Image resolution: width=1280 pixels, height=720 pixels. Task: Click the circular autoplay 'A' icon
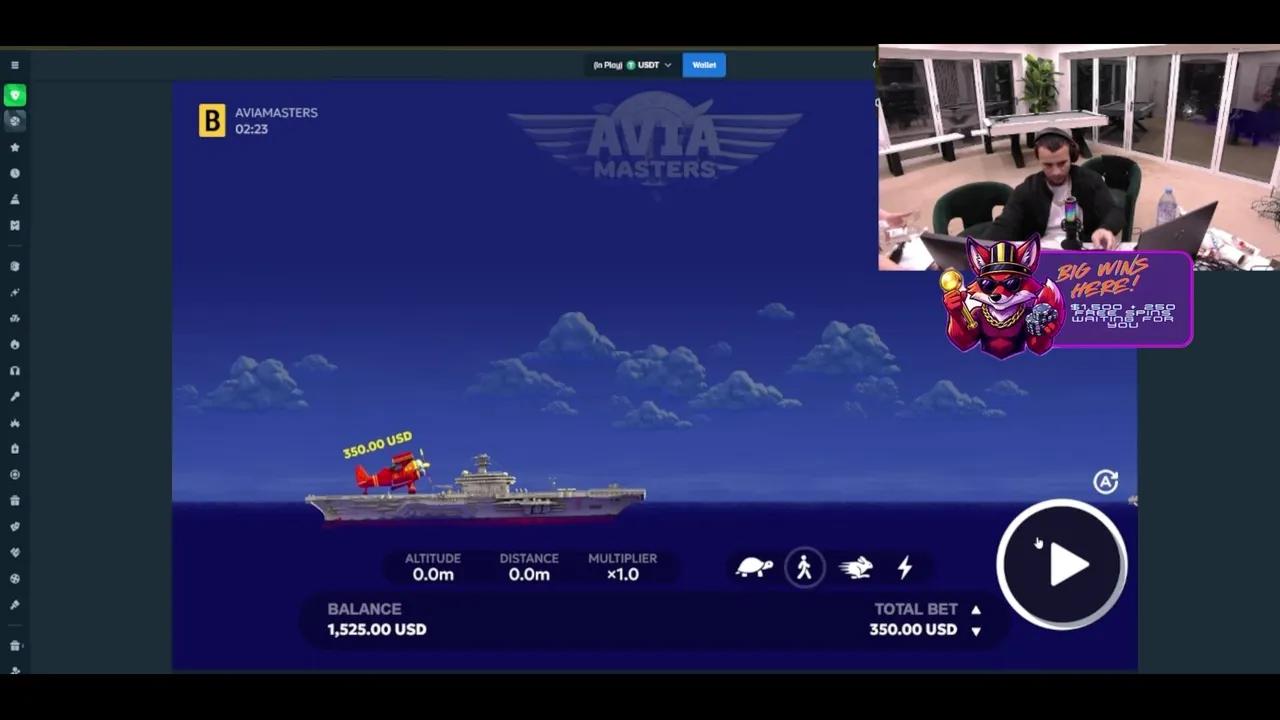point(1105,482)
